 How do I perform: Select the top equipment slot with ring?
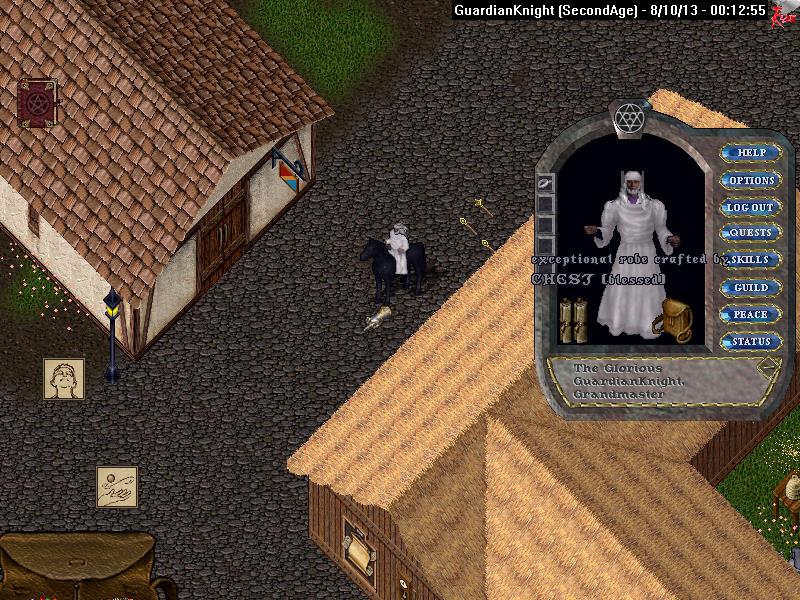pyautogui.click(x=545, y=184)
